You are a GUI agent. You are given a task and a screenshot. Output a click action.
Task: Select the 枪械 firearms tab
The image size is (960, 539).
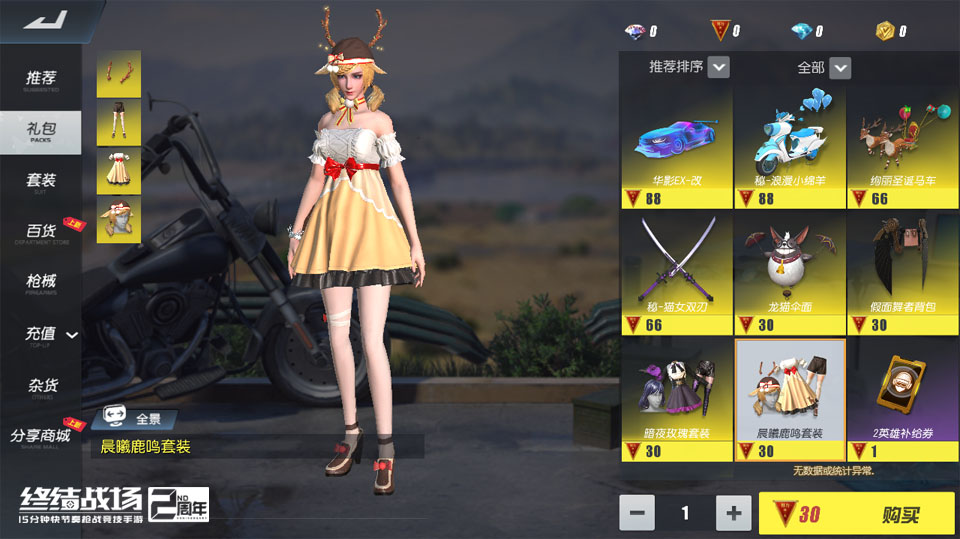point(41,284)
